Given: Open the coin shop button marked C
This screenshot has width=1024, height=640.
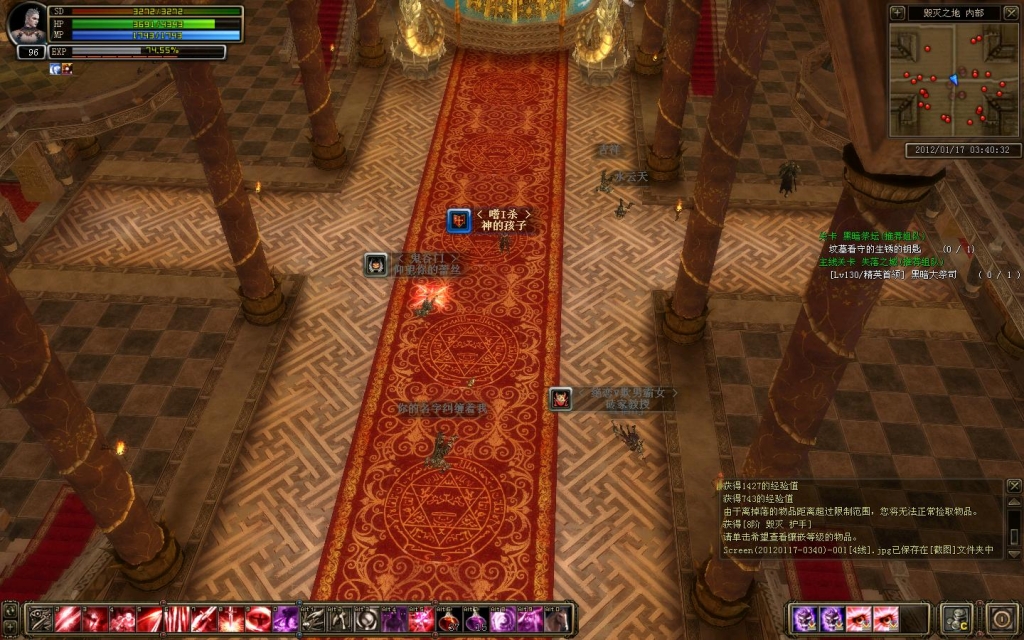Looking at the screenshot, I should (957, 617).
